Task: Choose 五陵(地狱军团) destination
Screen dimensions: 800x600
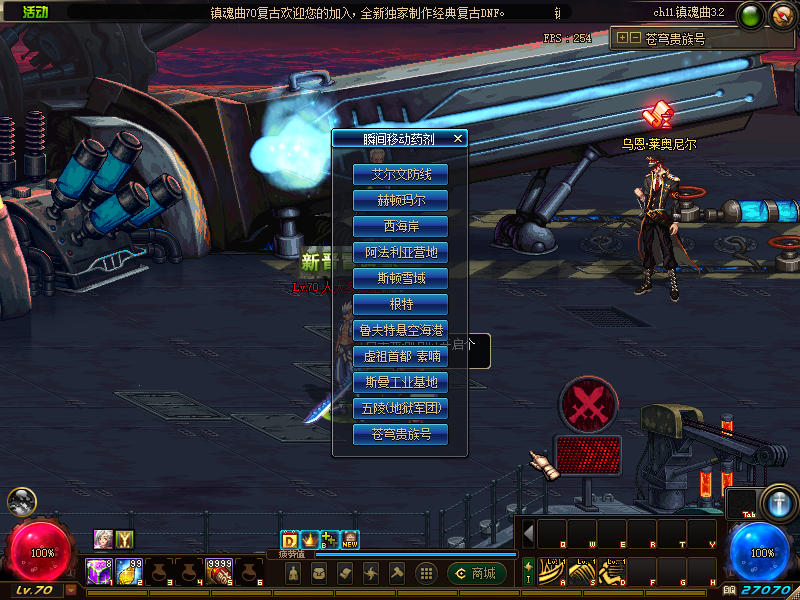Action: [x=400, y=408]
